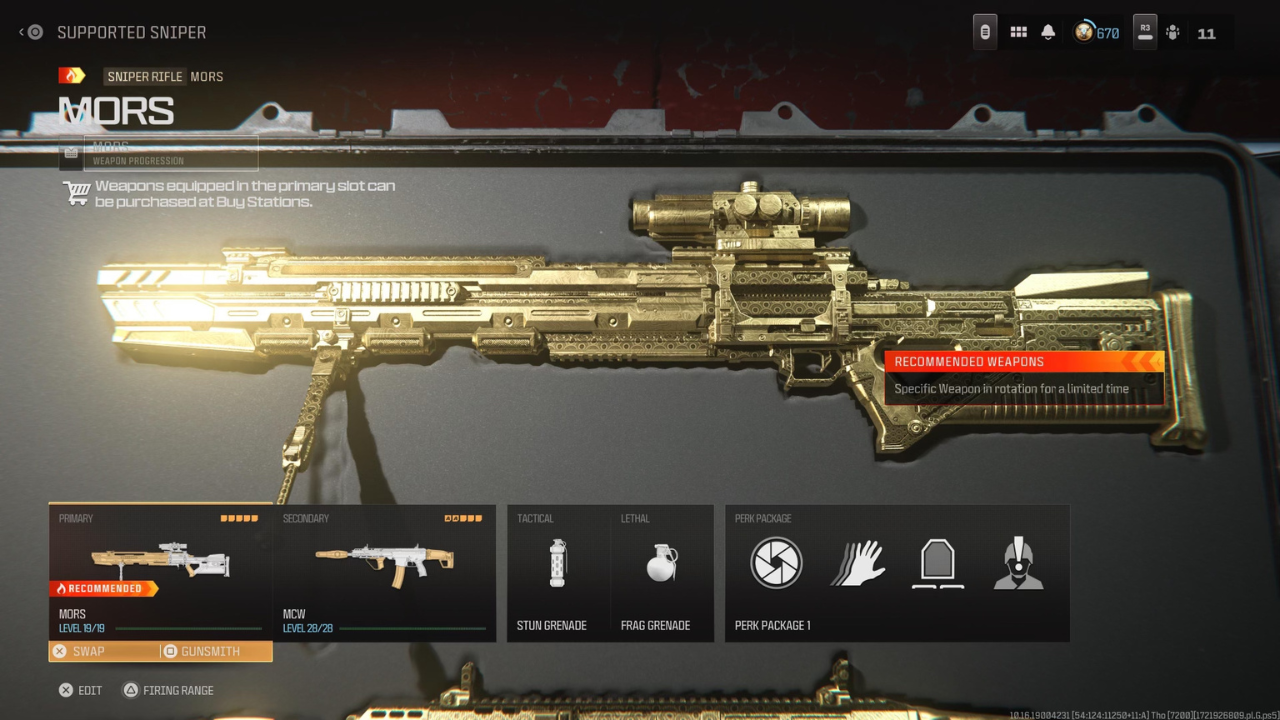This screenshot has height=720, width=1280.
Task: Select the MCW secondary weapon slot
Action: point(385,572)
